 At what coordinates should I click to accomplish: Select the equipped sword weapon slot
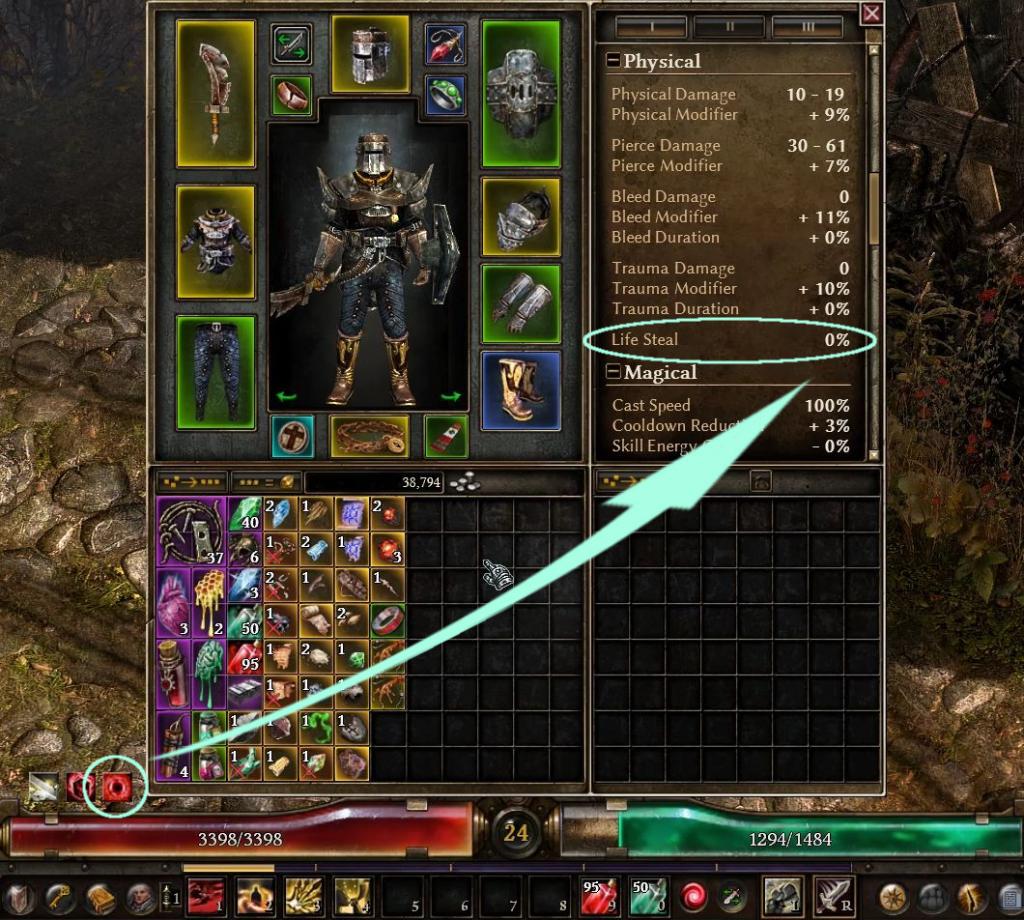(x=216, y=93)
